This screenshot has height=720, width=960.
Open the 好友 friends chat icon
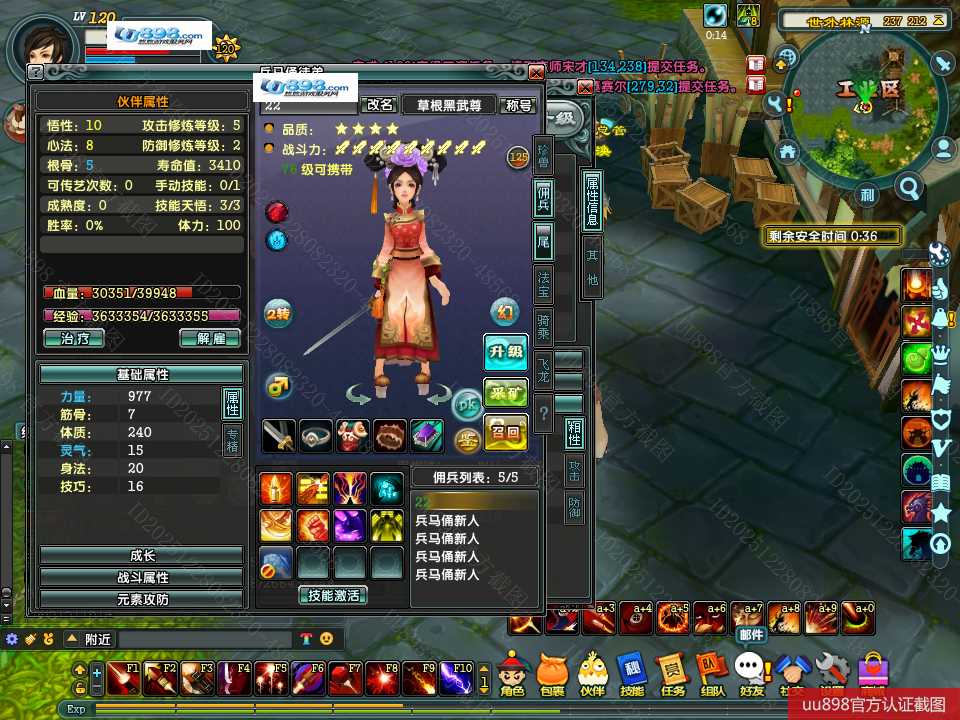coord(750,675)
